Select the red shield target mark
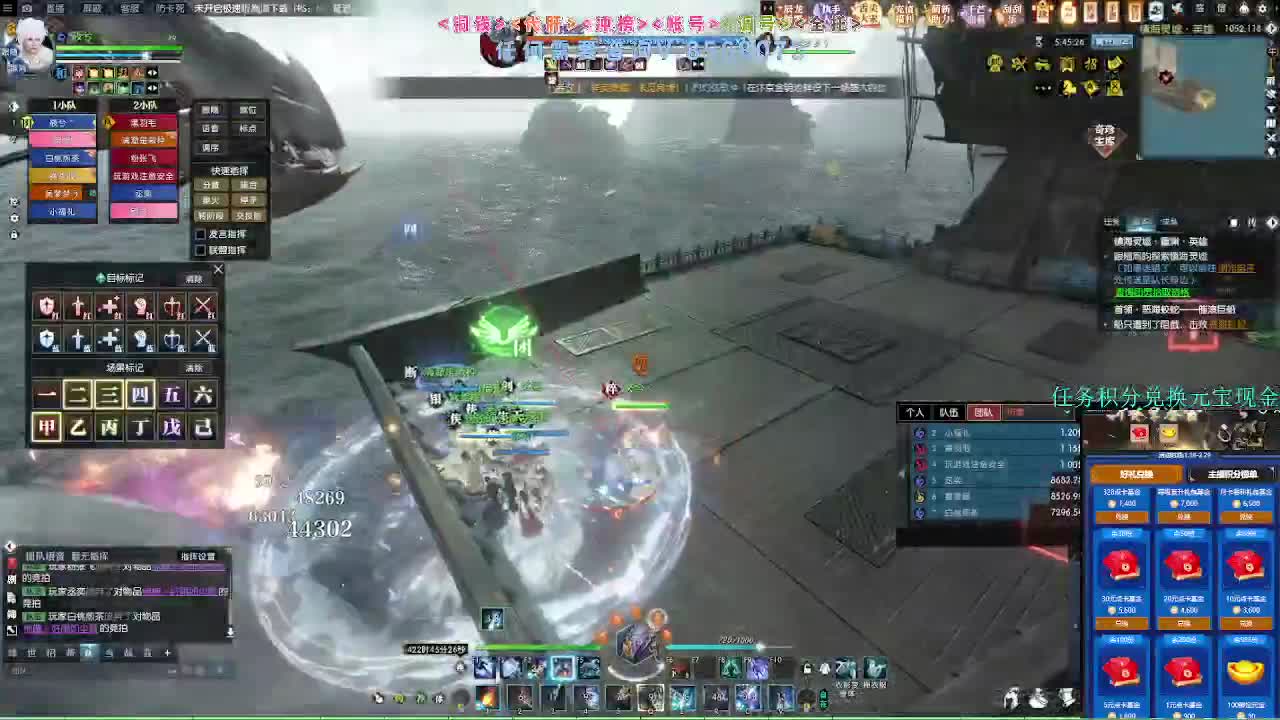The height and width of the screenshot is (720, 1280). click(47, 307)
